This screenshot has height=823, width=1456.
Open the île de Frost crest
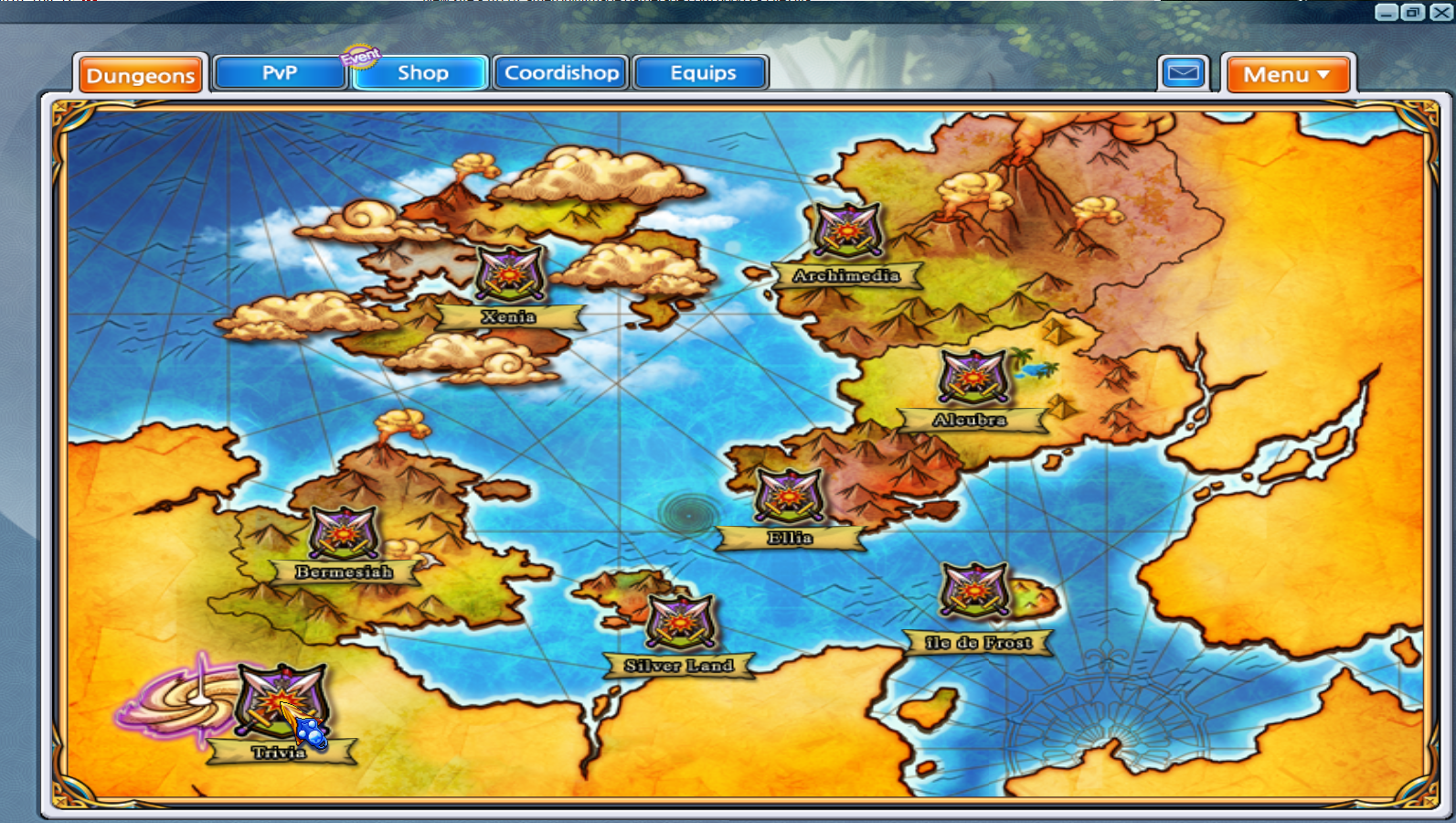coord(974,590)
